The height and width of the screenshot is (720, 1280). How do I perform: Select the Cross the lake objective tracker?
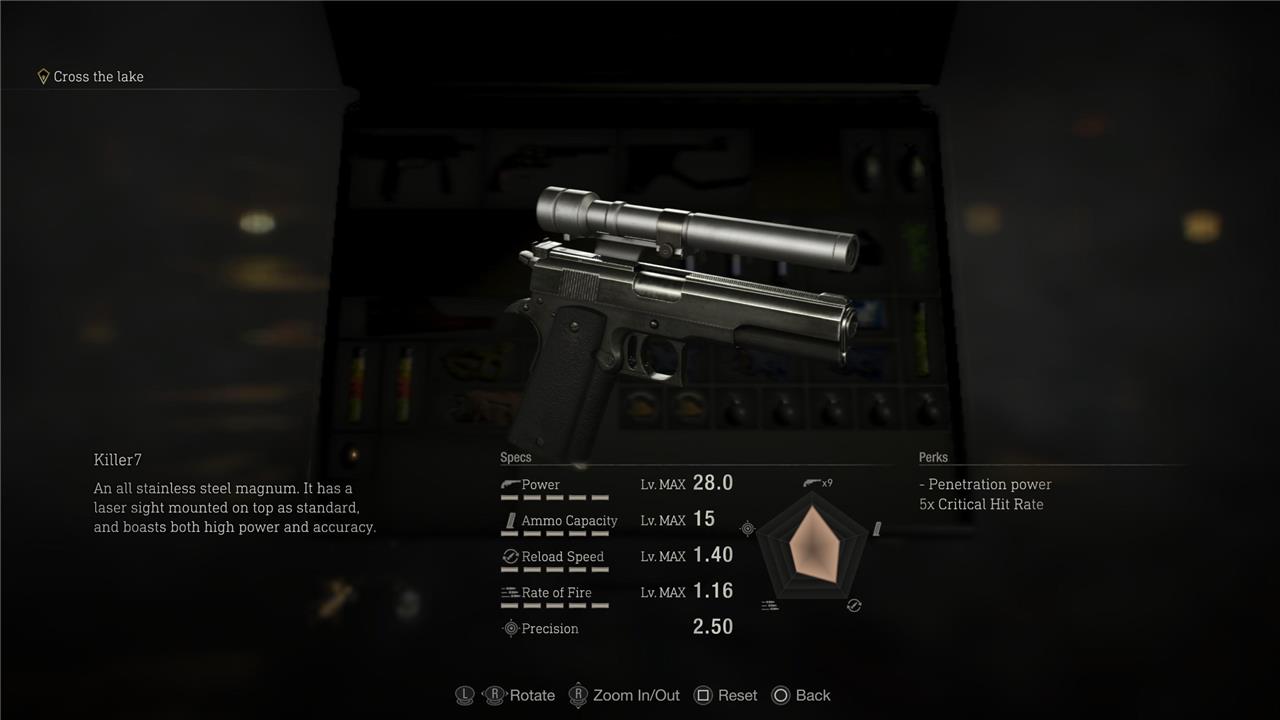pos(91,77)
